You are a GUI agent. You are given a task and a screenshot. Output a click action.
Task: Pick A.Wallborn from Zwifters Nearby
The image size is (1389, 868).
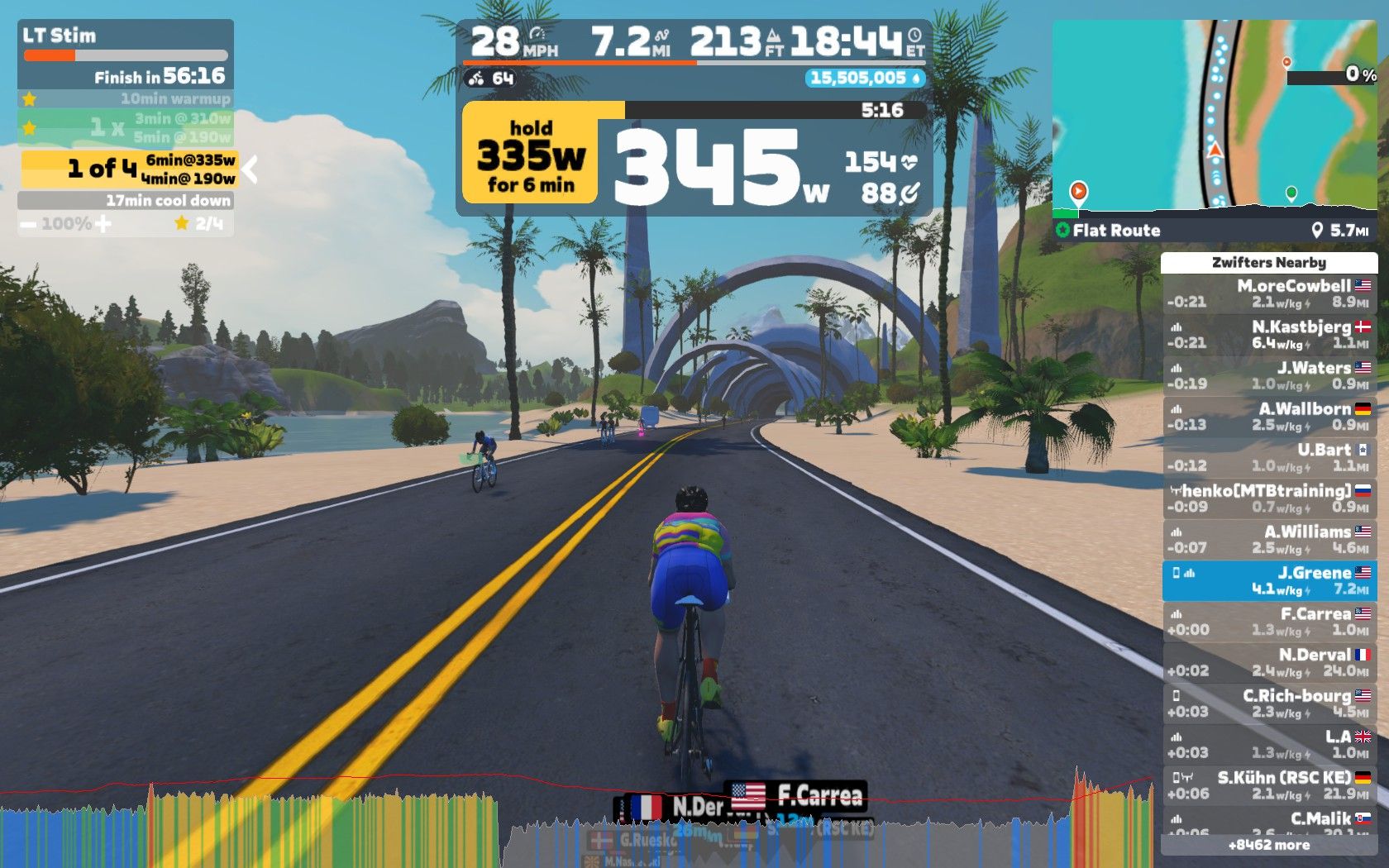(x=1269, y=417)
